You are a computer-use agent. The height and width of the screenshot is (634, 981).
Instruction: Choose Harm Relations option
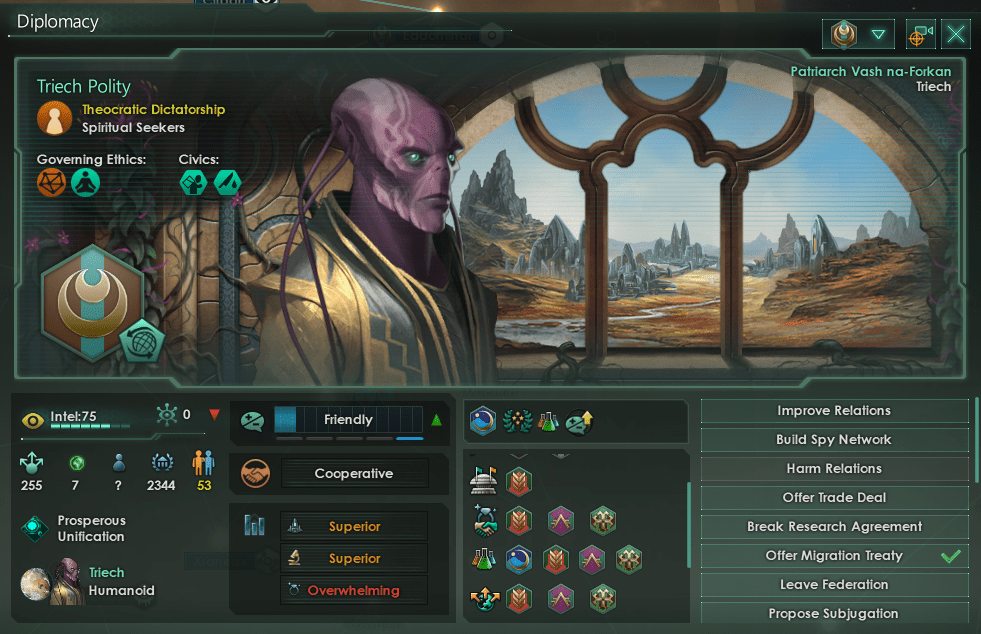pyautogui.click(x=834, y=469)
